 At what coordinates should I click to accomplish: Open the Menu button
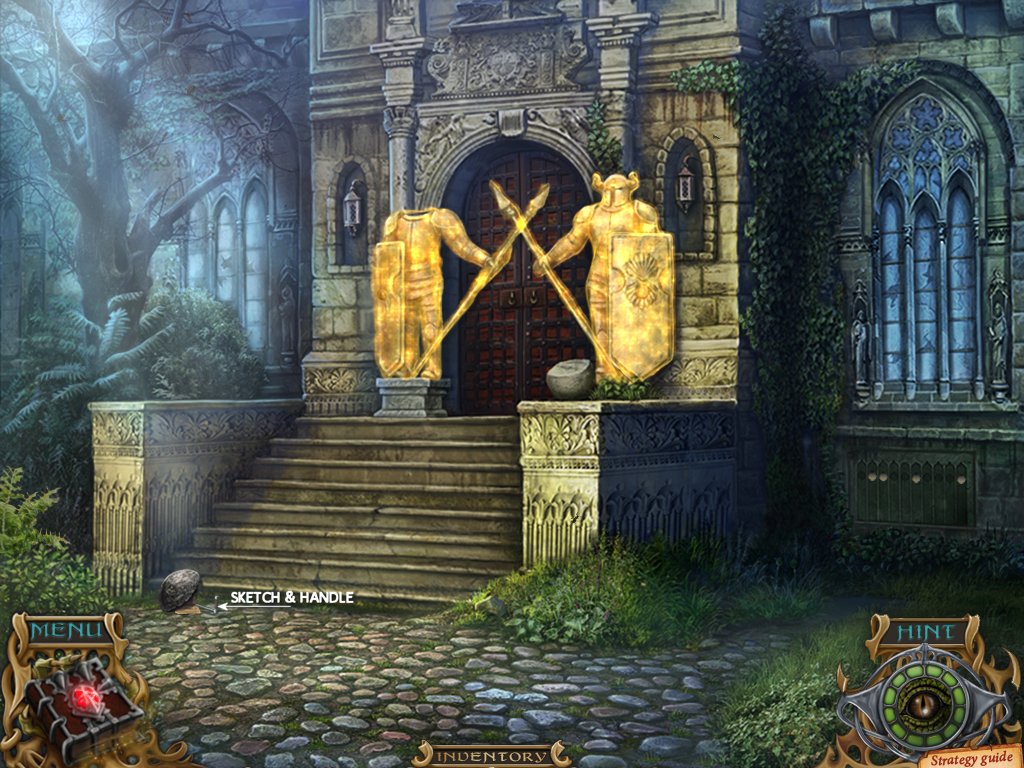65,631
